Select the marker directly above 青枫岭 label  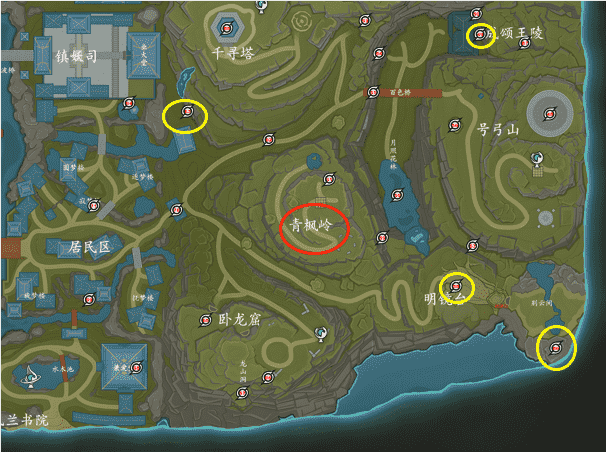325,183
